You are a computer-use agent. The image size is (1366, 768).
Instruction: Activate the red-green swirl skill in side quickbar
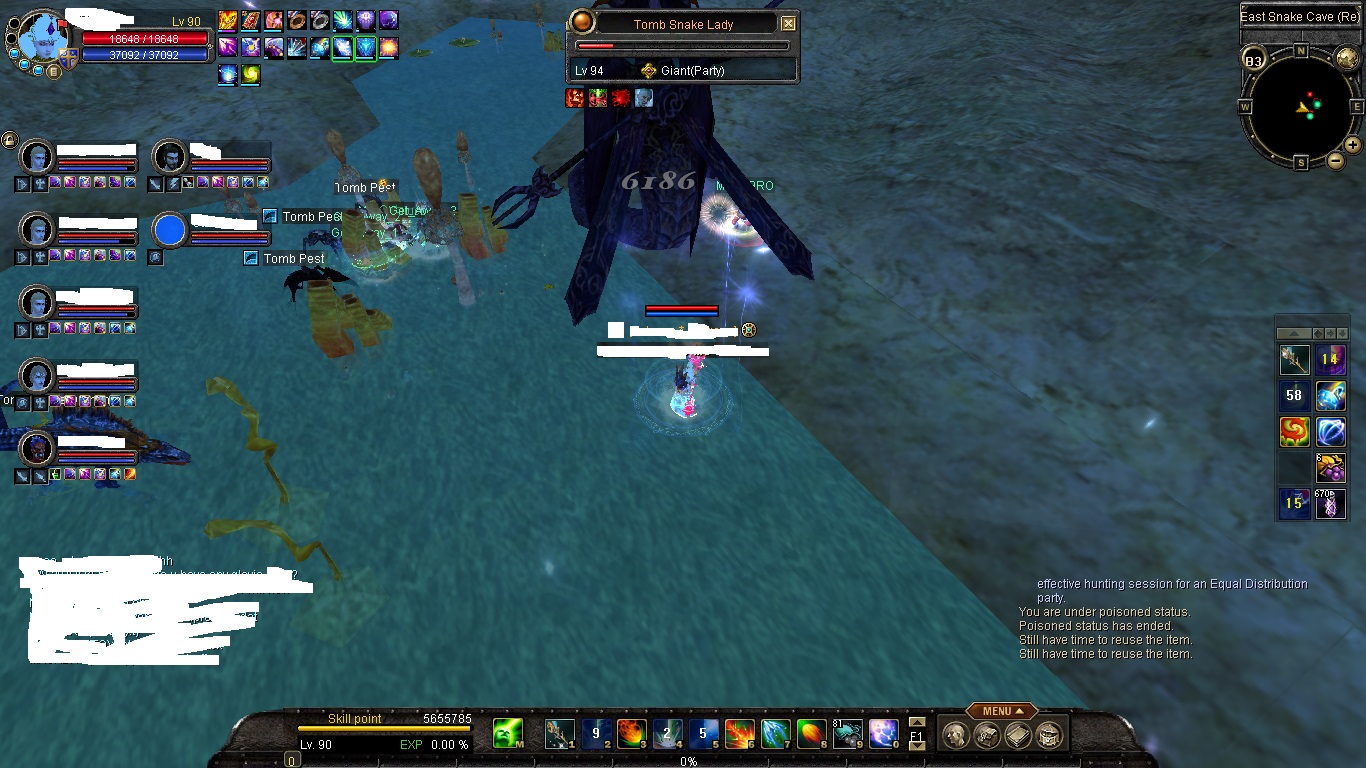point(1295,432)
